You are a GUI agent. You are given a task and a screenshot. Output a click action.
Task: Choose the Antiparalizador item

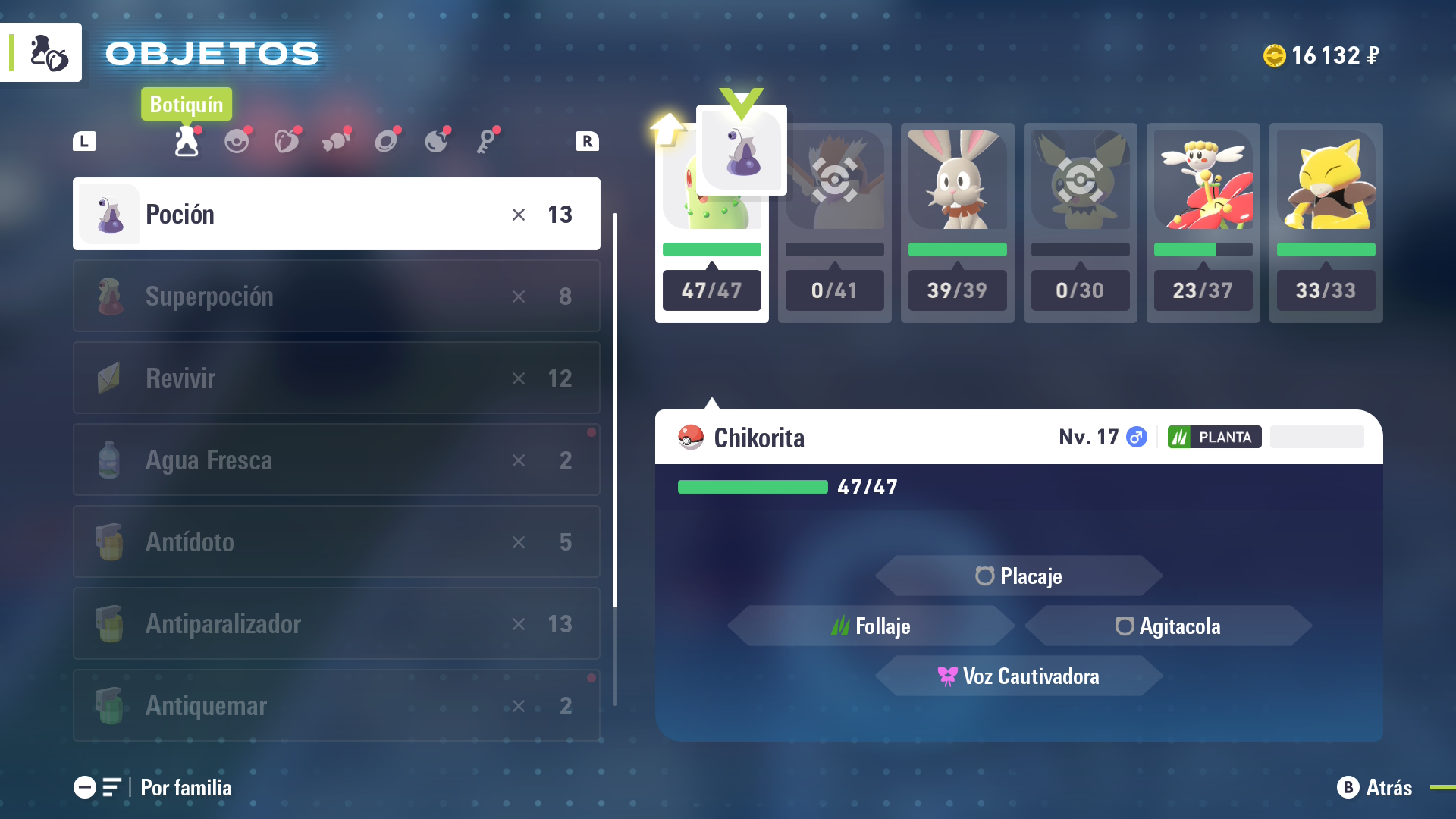336,623
